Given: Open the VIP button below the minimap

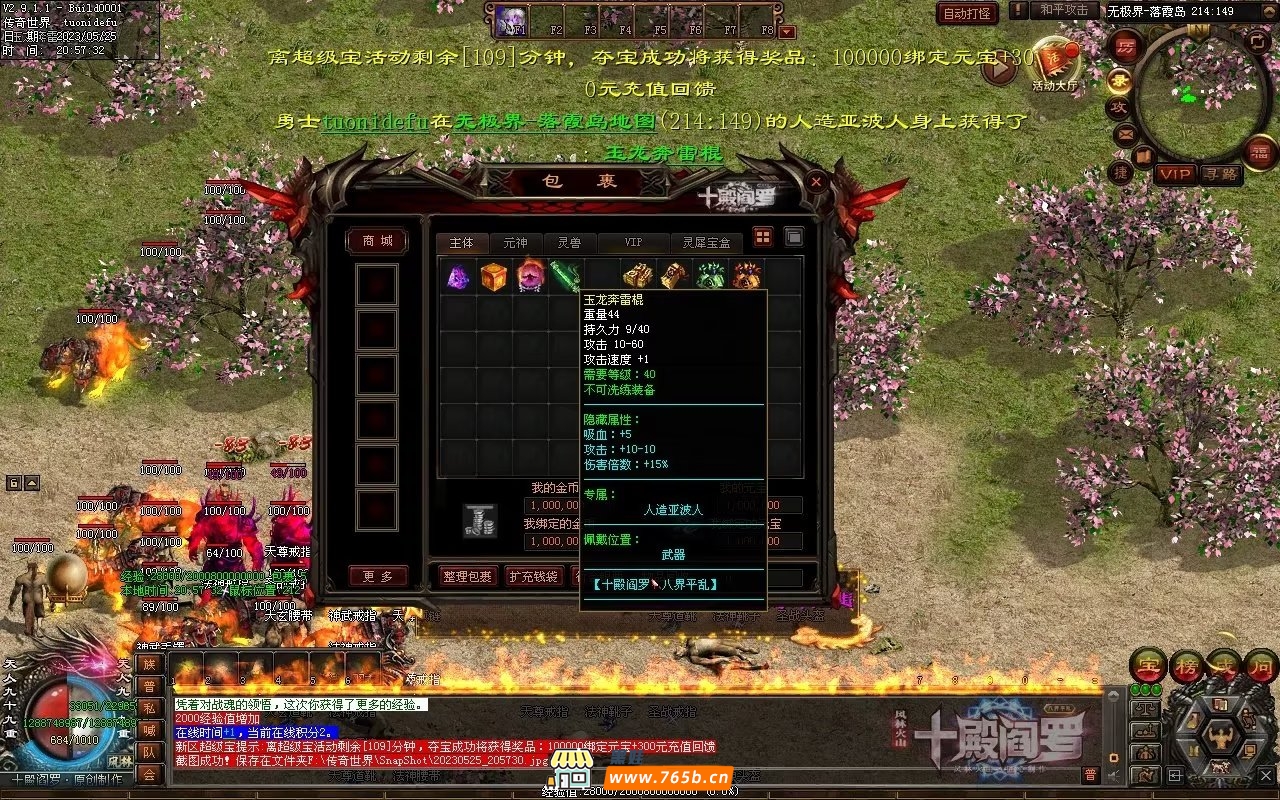Looking at the screenshot, I should tap(1176, 174).
